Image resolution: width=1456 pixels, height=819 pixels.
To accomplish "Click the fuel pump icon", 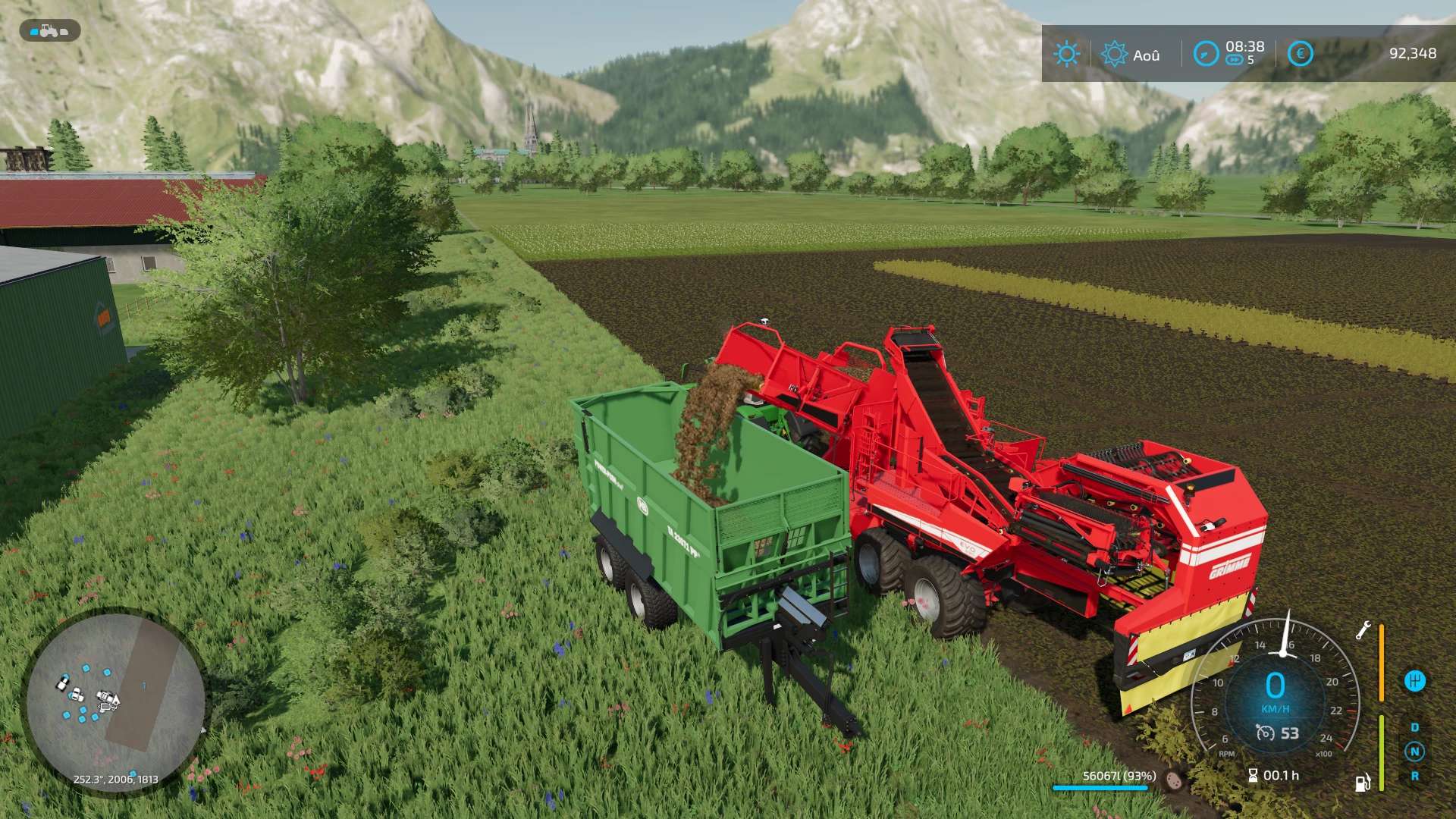I will click(x=1363, y=782).
